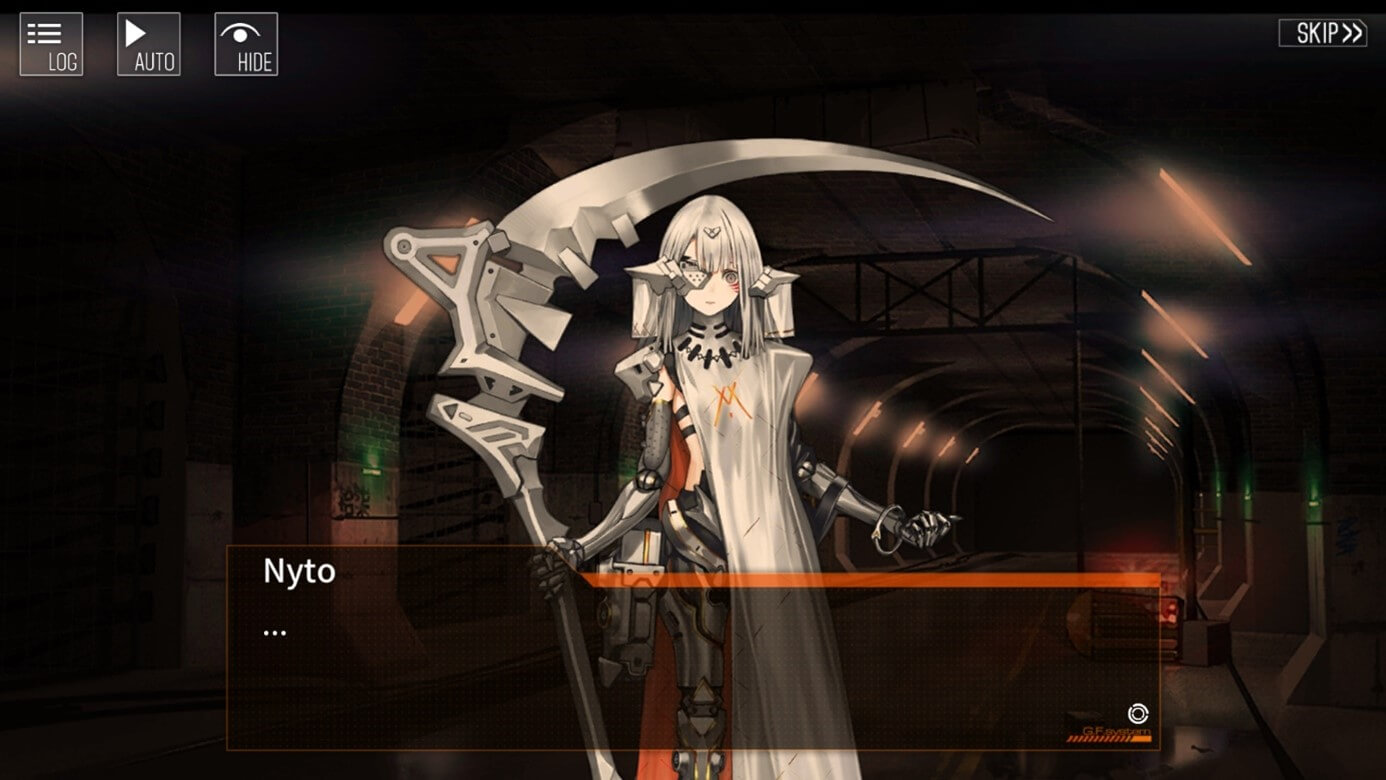The width and height of the screenshot is (1386, 780).
Task: Advance Nyto's dialogue box
Action: point(692,660)
